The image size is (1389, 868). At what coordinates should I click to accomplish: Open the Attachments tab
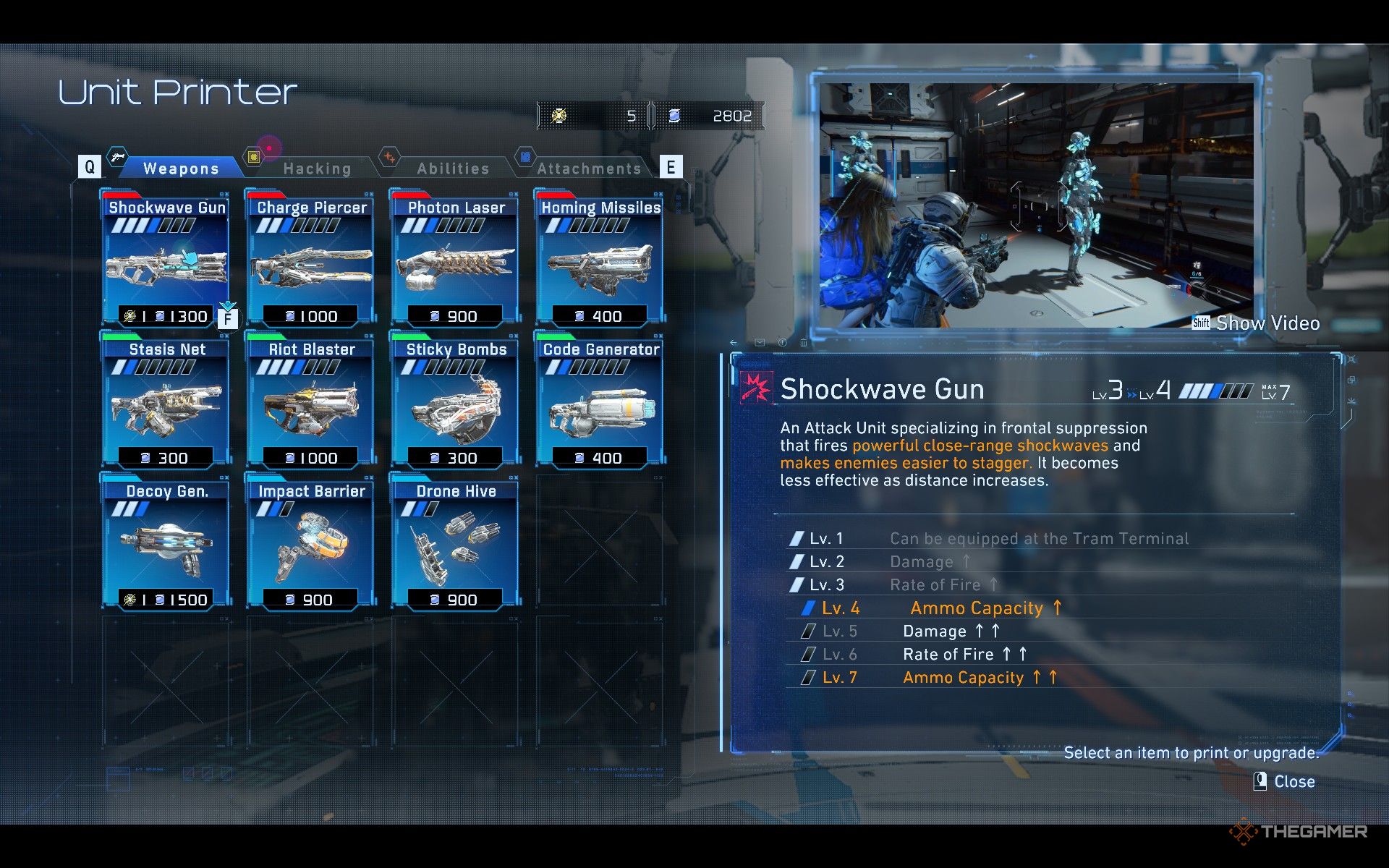[589, 169]
